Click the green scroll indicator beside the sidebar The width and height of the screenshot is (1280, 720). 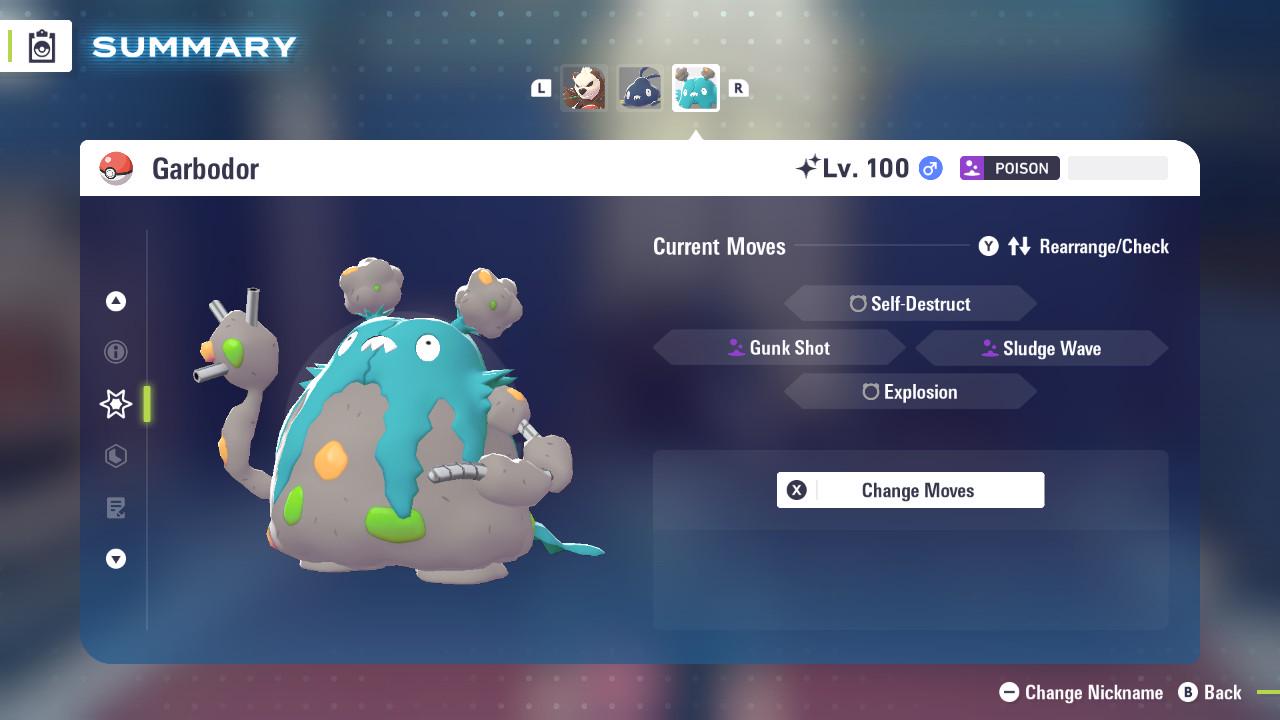pyautogui.click(x=146, y=404)
